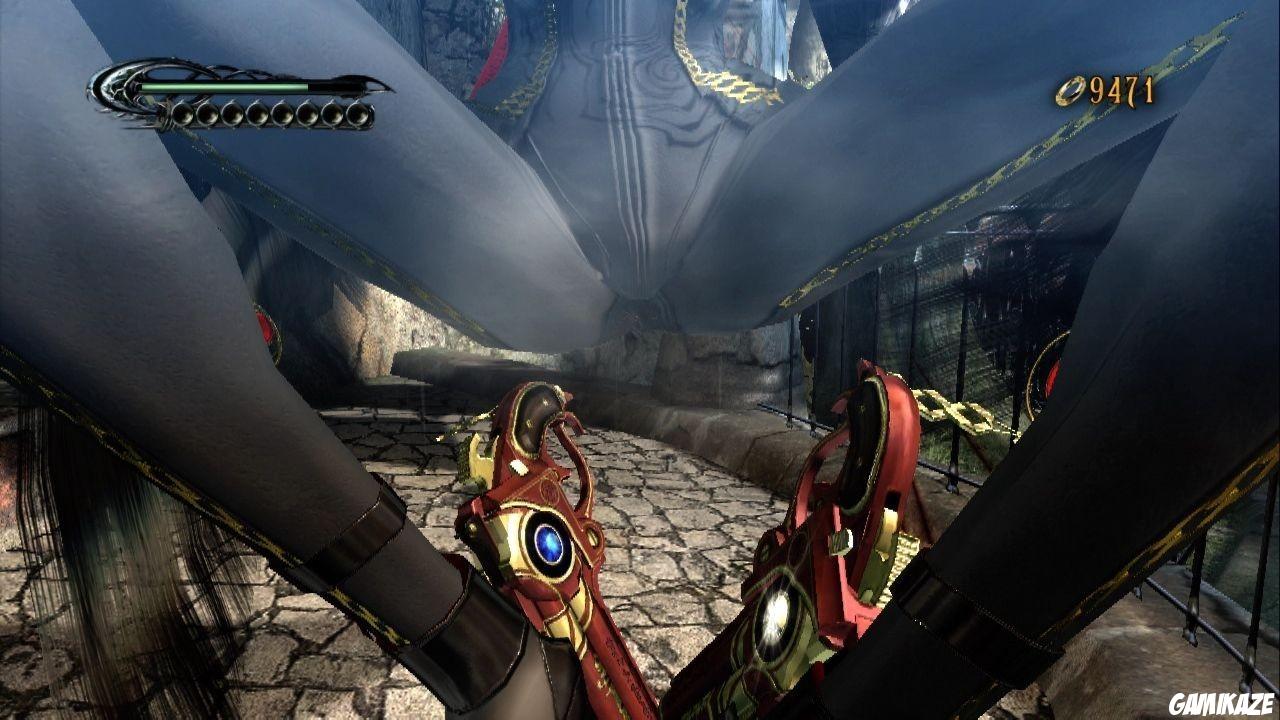Image resolution: width=1280 pixels, height=720 pixels.
Task: Click the halo count 9471 label
Action: 1120,88
